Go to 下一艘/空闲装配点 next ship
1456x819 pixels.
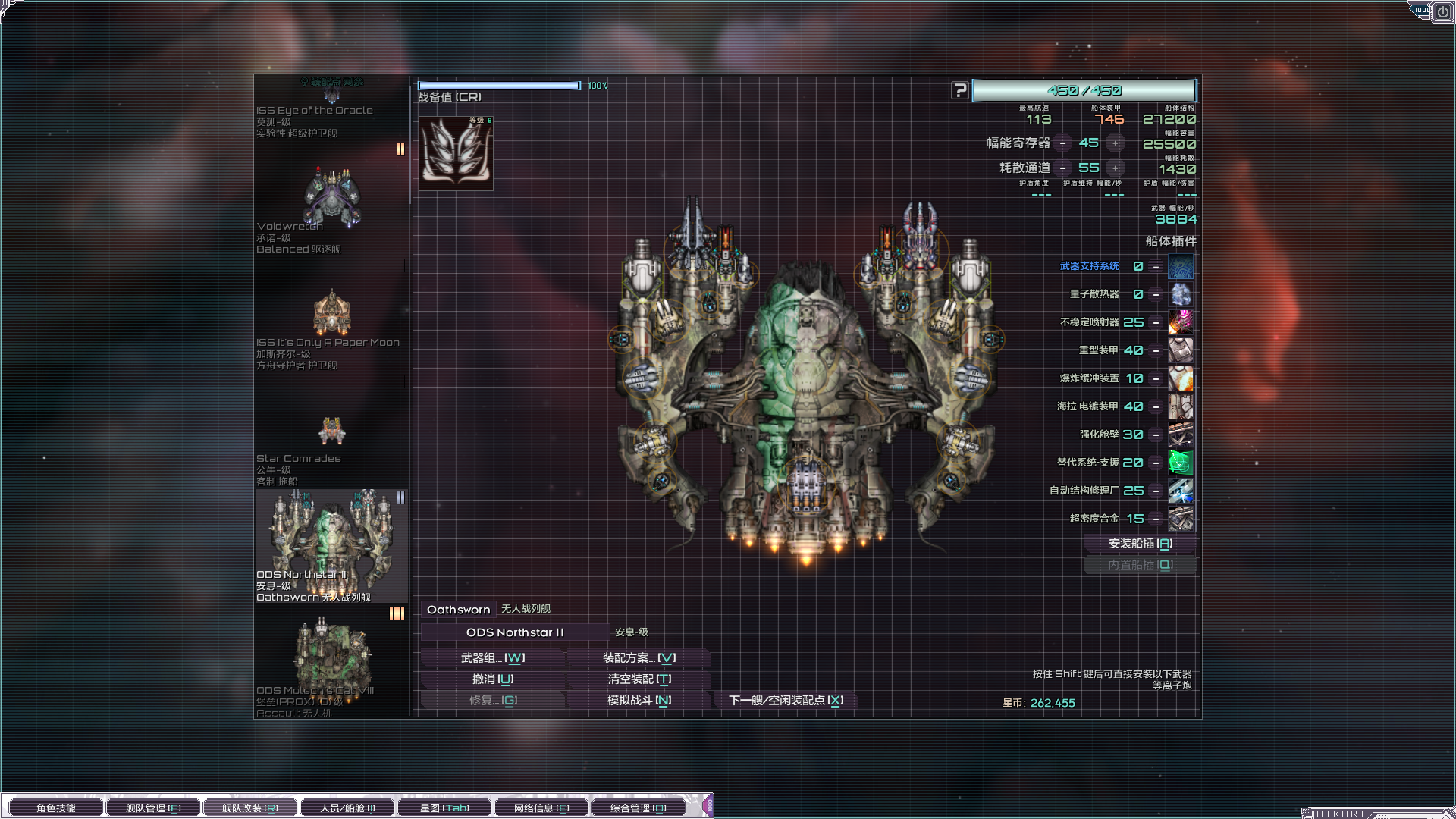tap(786, 701)
